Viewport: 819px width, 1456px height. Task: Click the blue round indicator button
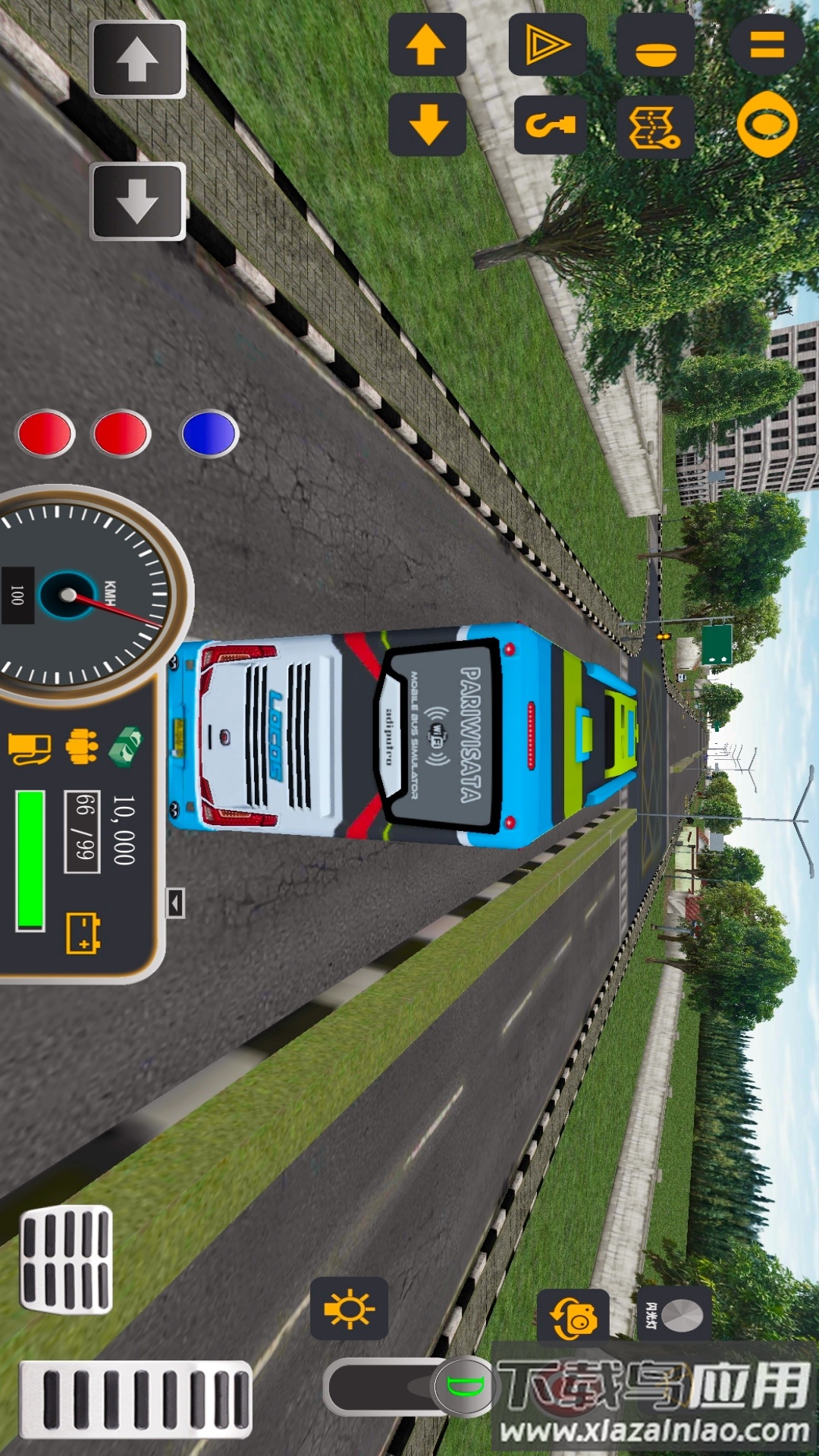(x=209, y=434)
